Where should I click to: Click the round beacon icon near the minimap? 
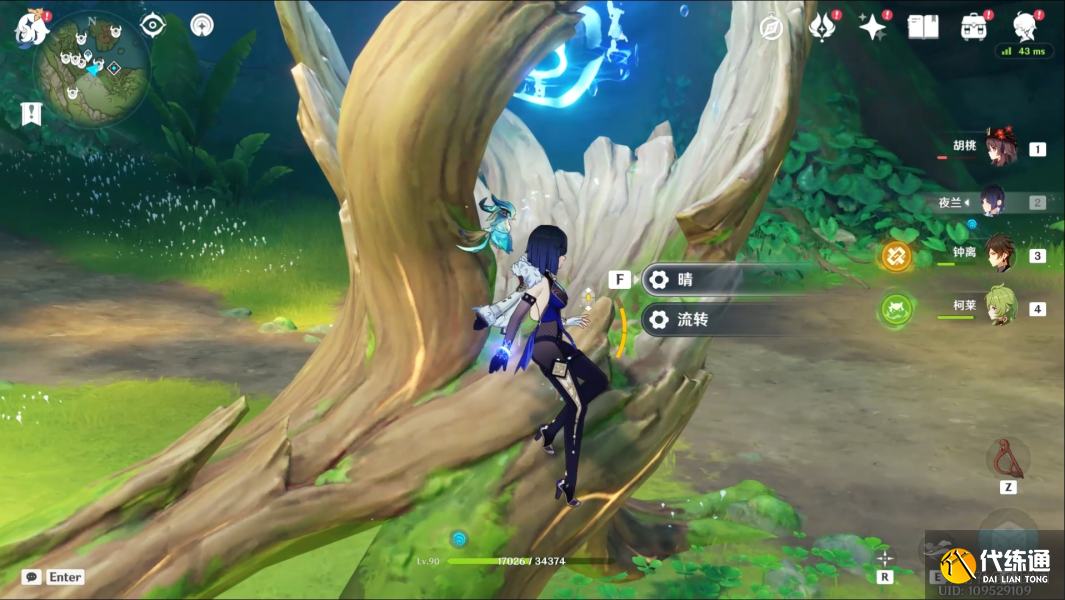click(x=202, y=25)
